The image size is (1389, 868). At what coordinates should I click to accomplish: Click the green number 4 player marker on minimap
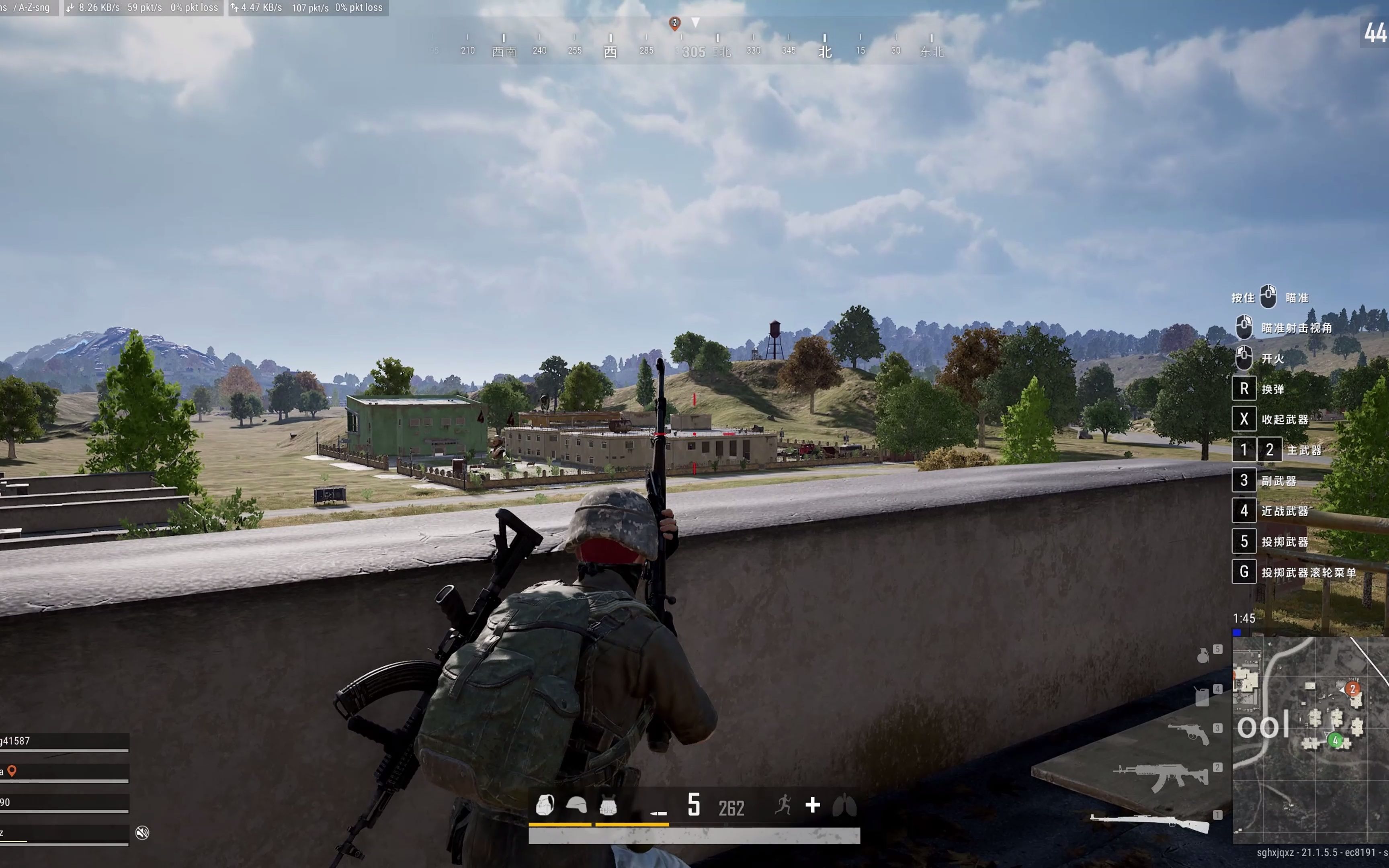(1335, 741)
